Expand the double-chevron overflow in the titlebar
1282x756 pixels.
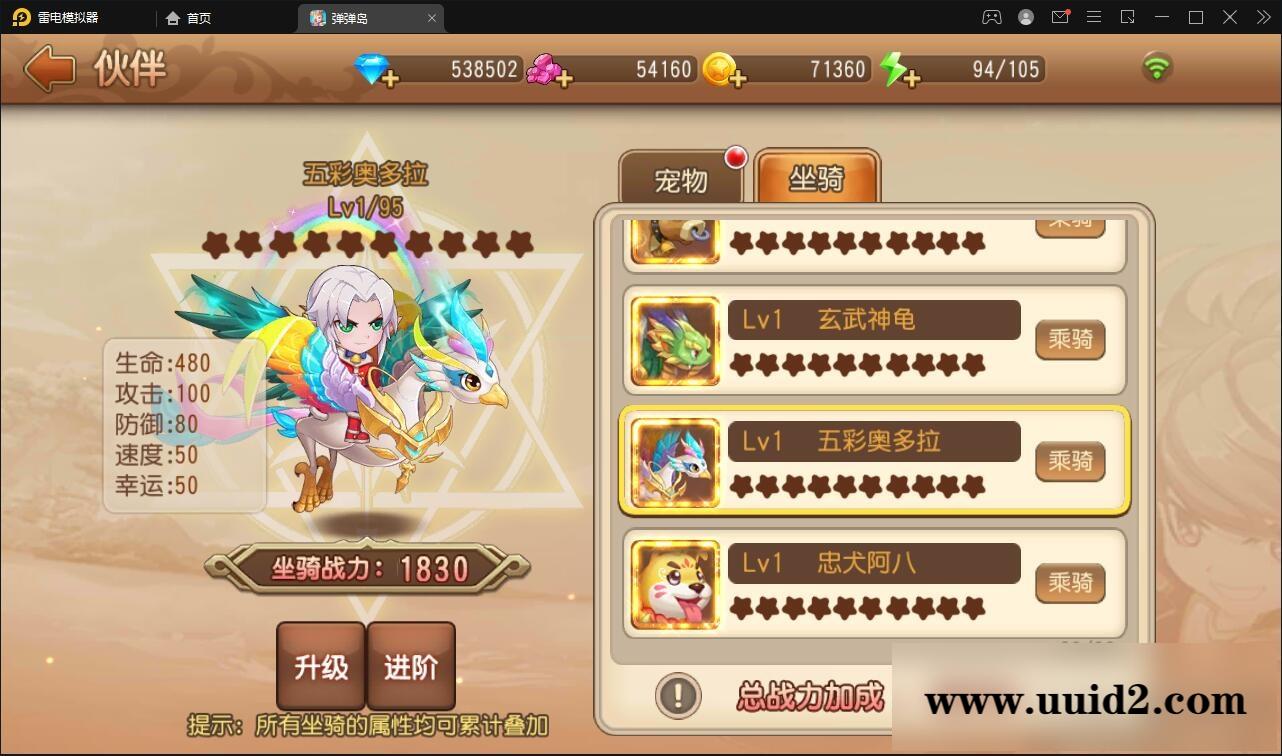1262,17
